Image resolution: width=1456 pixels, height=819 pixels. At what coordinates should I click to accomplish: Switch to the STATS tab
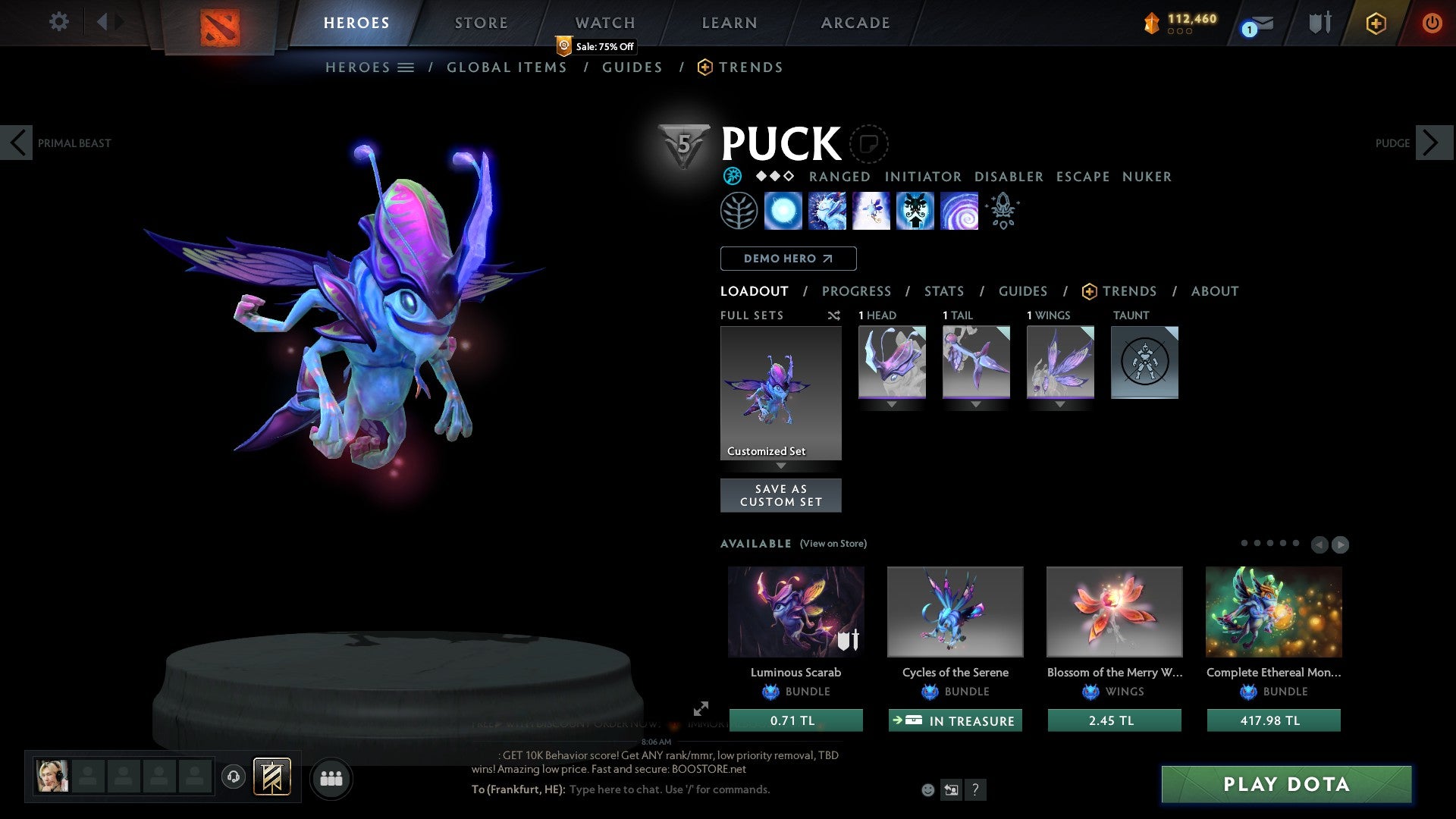(943, 290)
